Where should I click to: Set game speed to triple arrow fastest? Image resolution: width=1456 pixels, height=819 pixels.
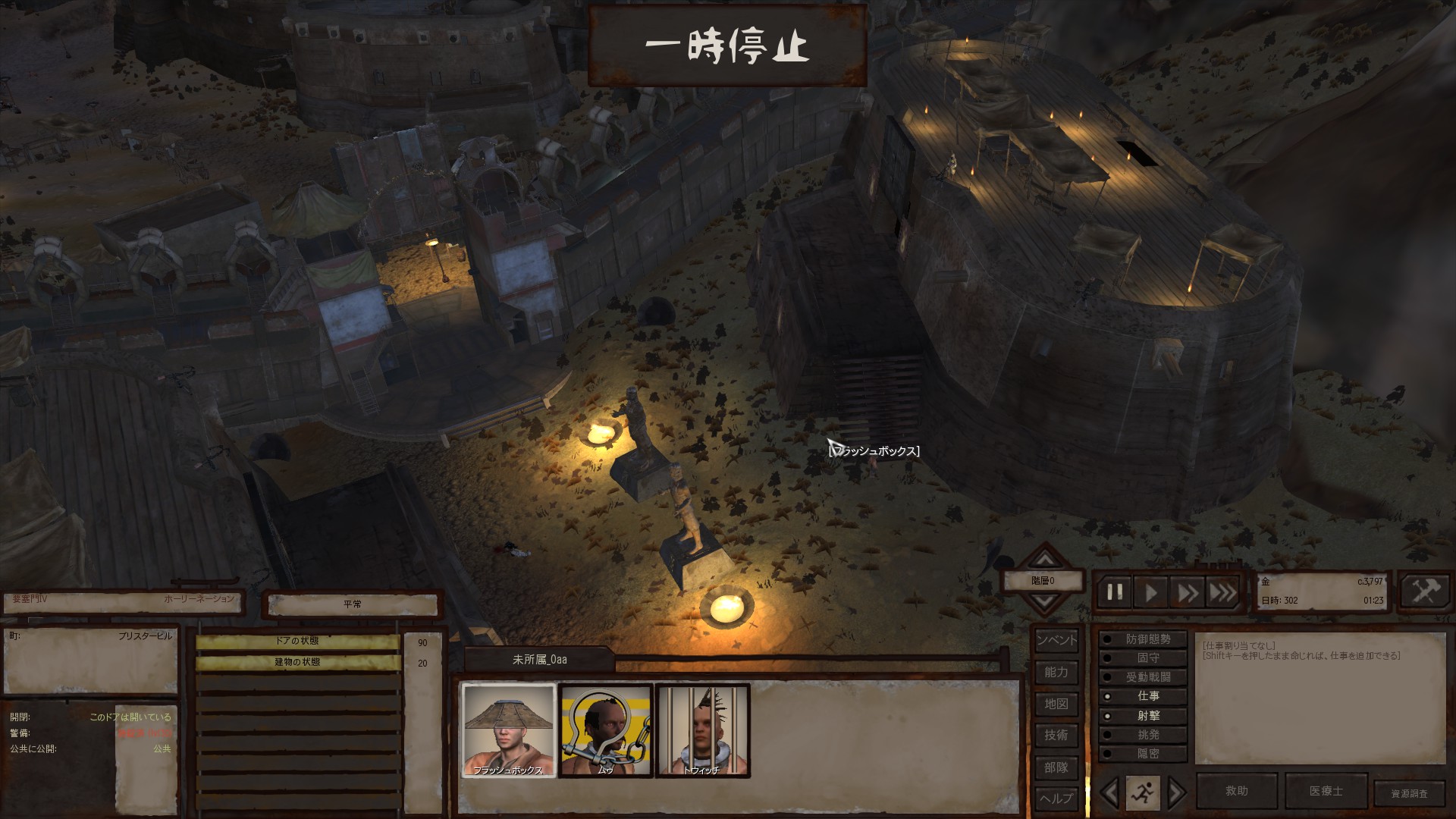[x=1222, y=592]
